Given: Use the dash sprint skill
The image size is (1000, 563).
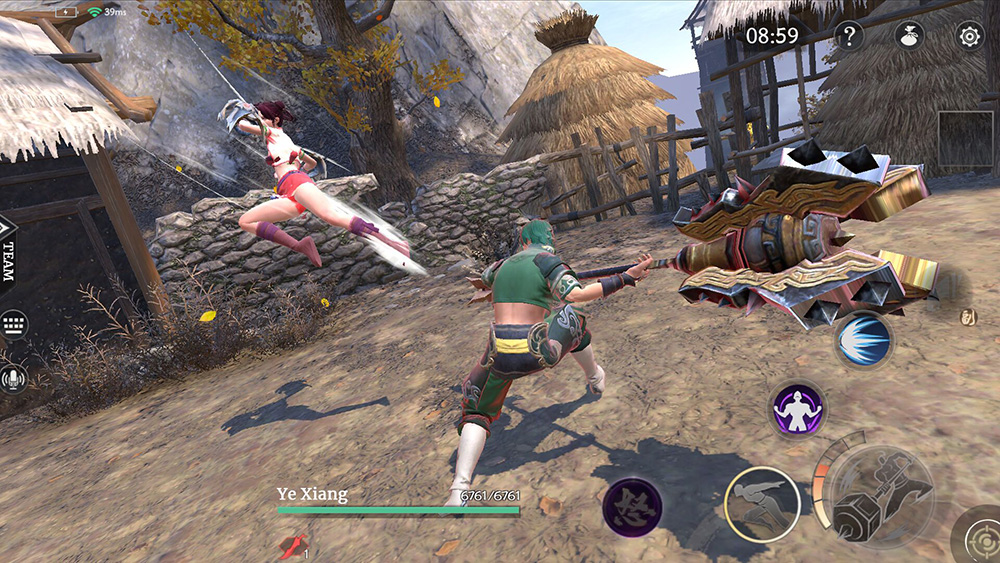Looking at the screenshot, I should 761,504.
